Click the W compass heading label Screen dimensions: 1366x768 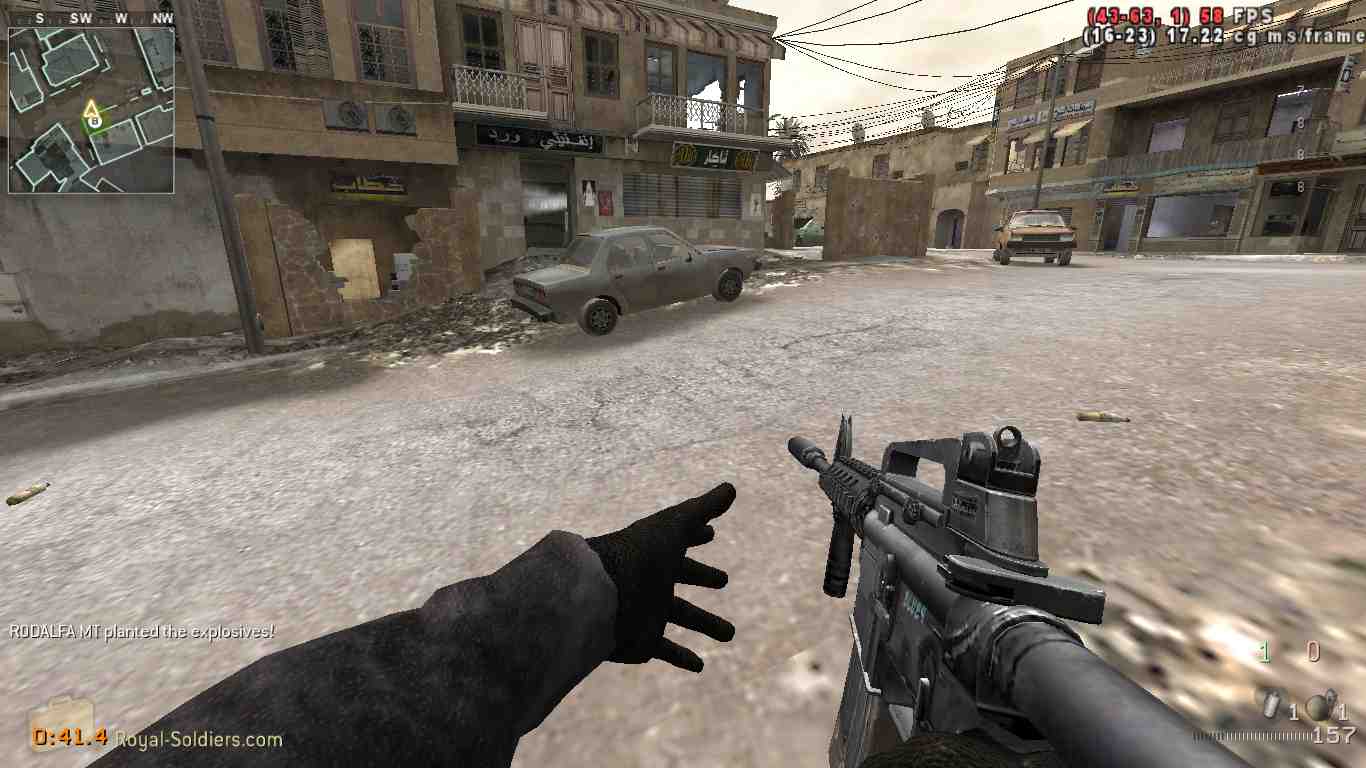tap(120, 17)
